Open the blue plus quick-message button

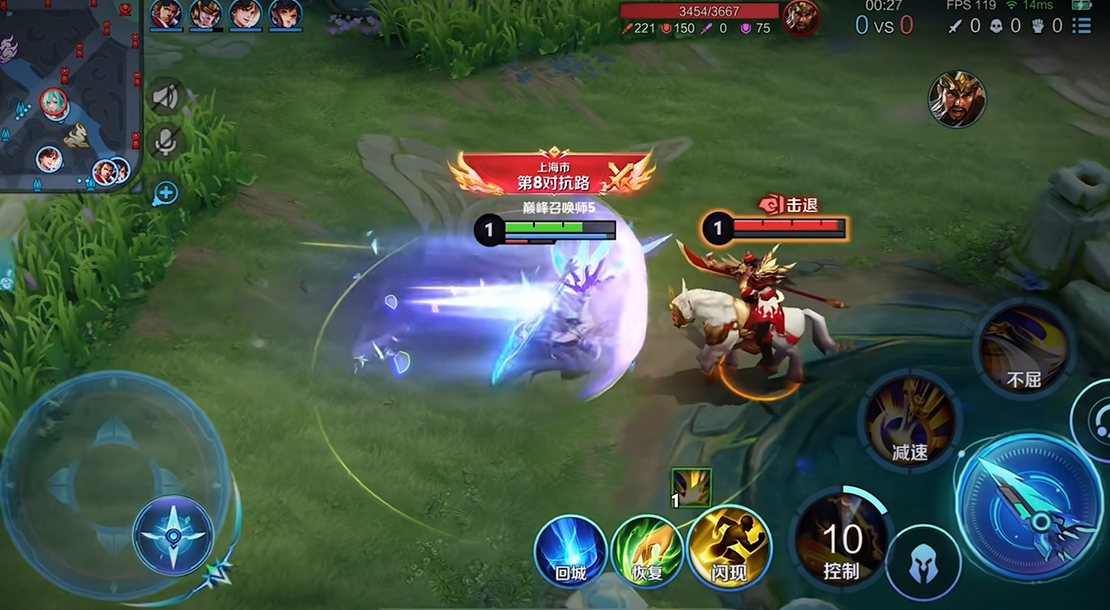[165, 192]
